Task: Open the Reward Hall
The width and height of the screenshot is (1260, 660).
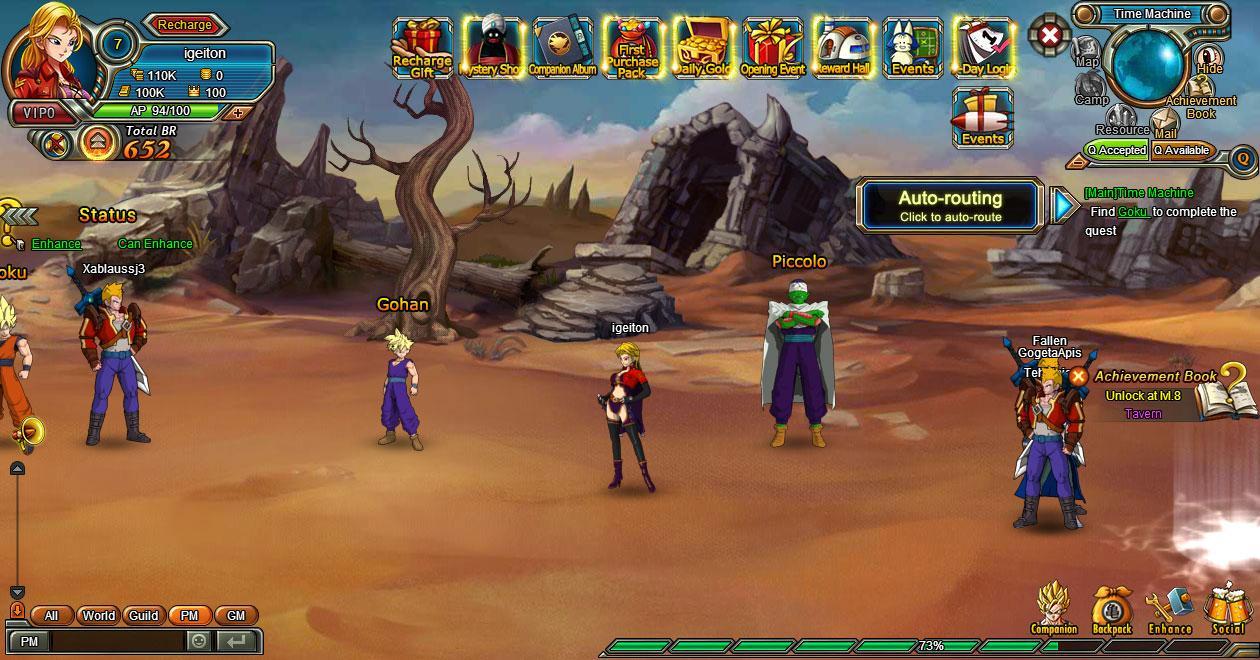Action: (x=843, y=47)
